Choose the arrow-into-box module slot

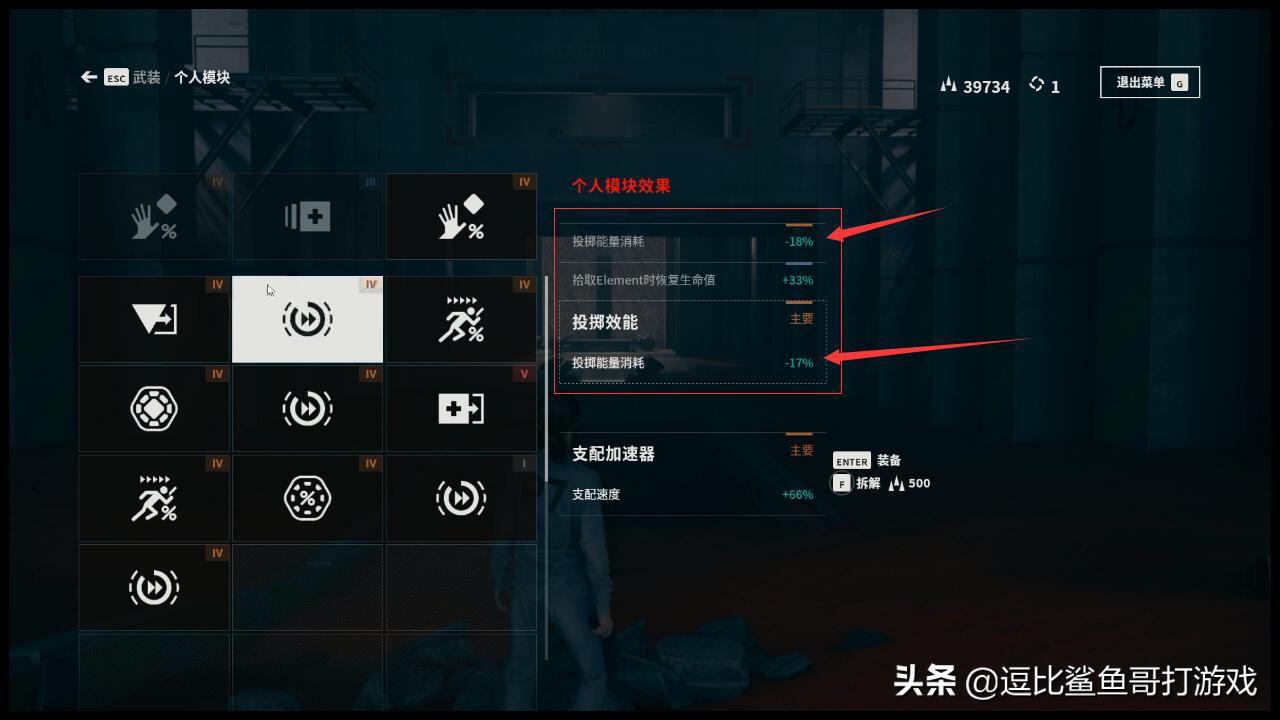pos(154,319)
